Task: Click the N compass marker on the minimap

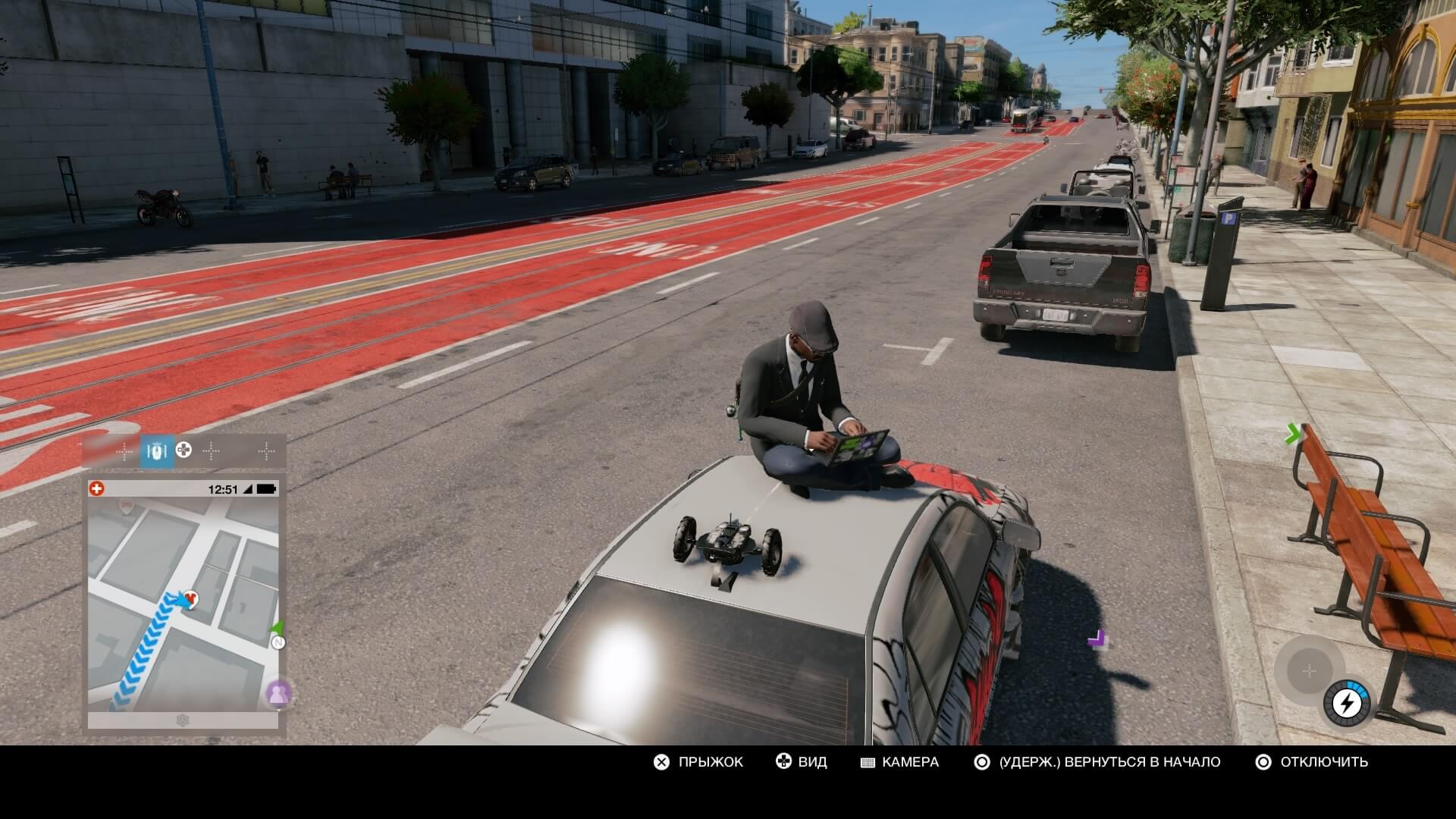Action: (x=278, y=643)
